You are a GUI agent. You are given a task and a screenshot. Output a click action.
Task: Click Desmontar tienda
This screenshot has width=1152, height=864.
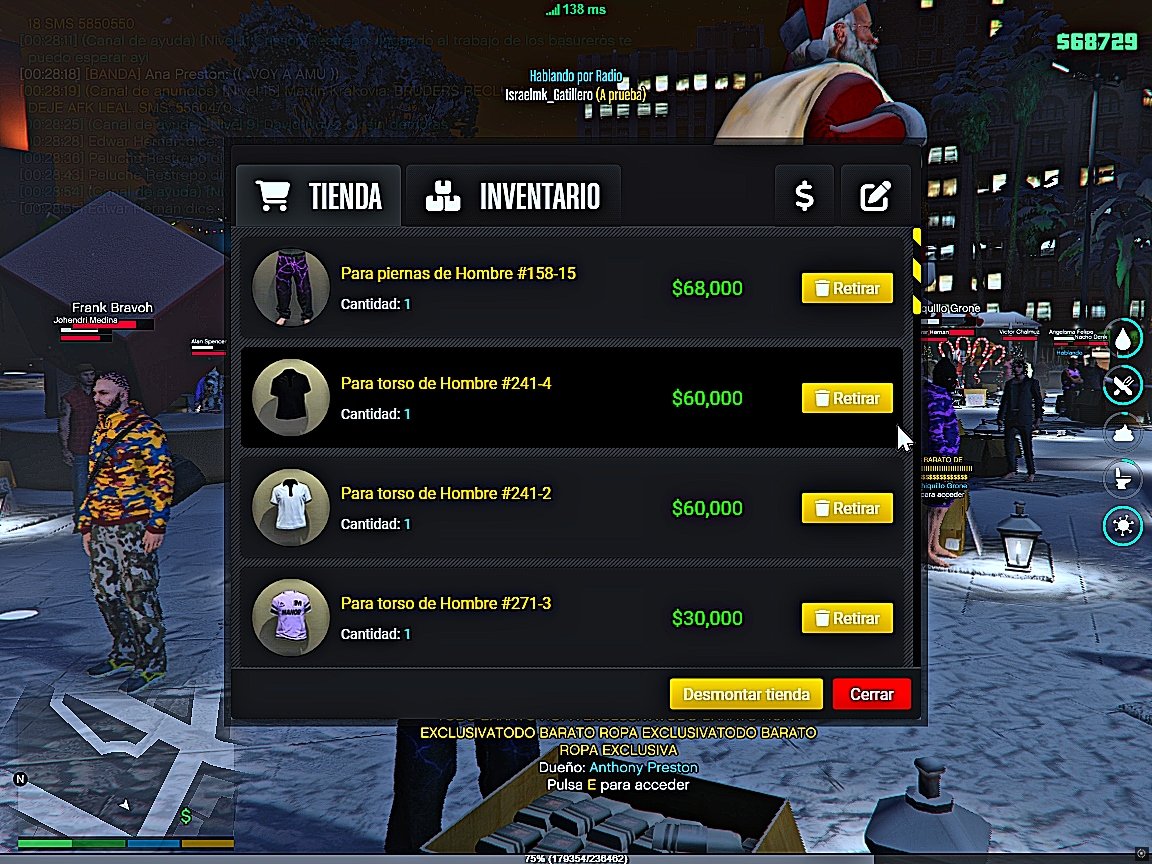[x=746, y=694]
